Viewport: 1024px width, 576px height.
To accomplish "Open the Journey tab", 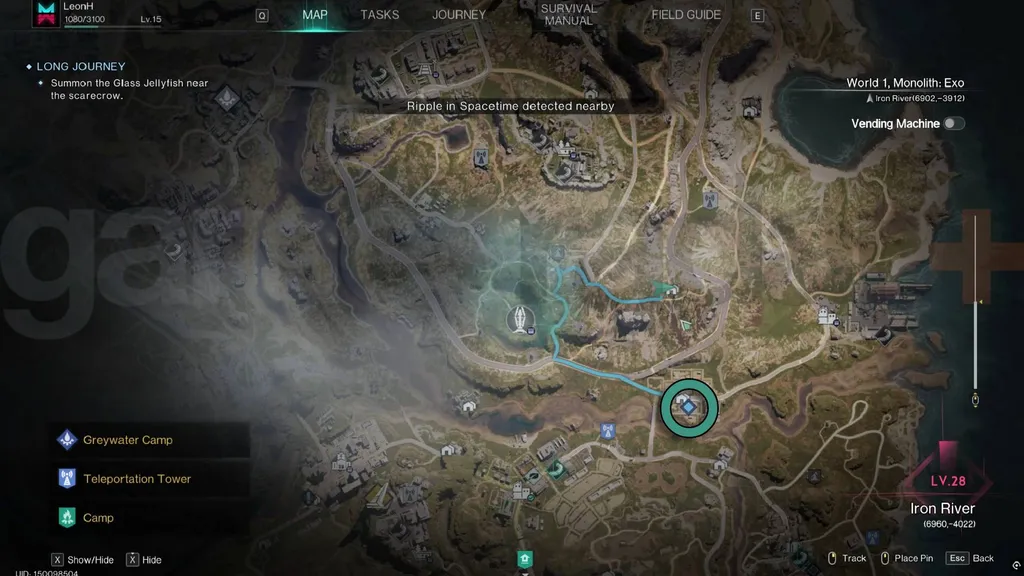I will tap(459, 15).
